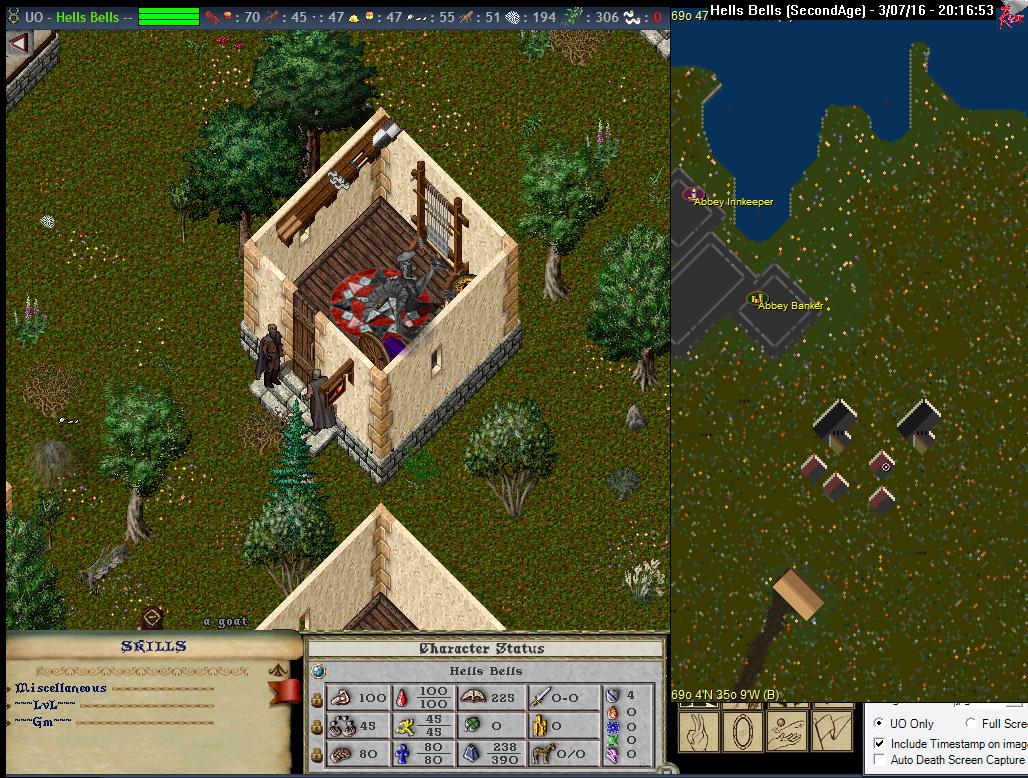Click the blue globe on Character Status
Viewport: 1028px width, 778px height.
click(x=318, y=671)
